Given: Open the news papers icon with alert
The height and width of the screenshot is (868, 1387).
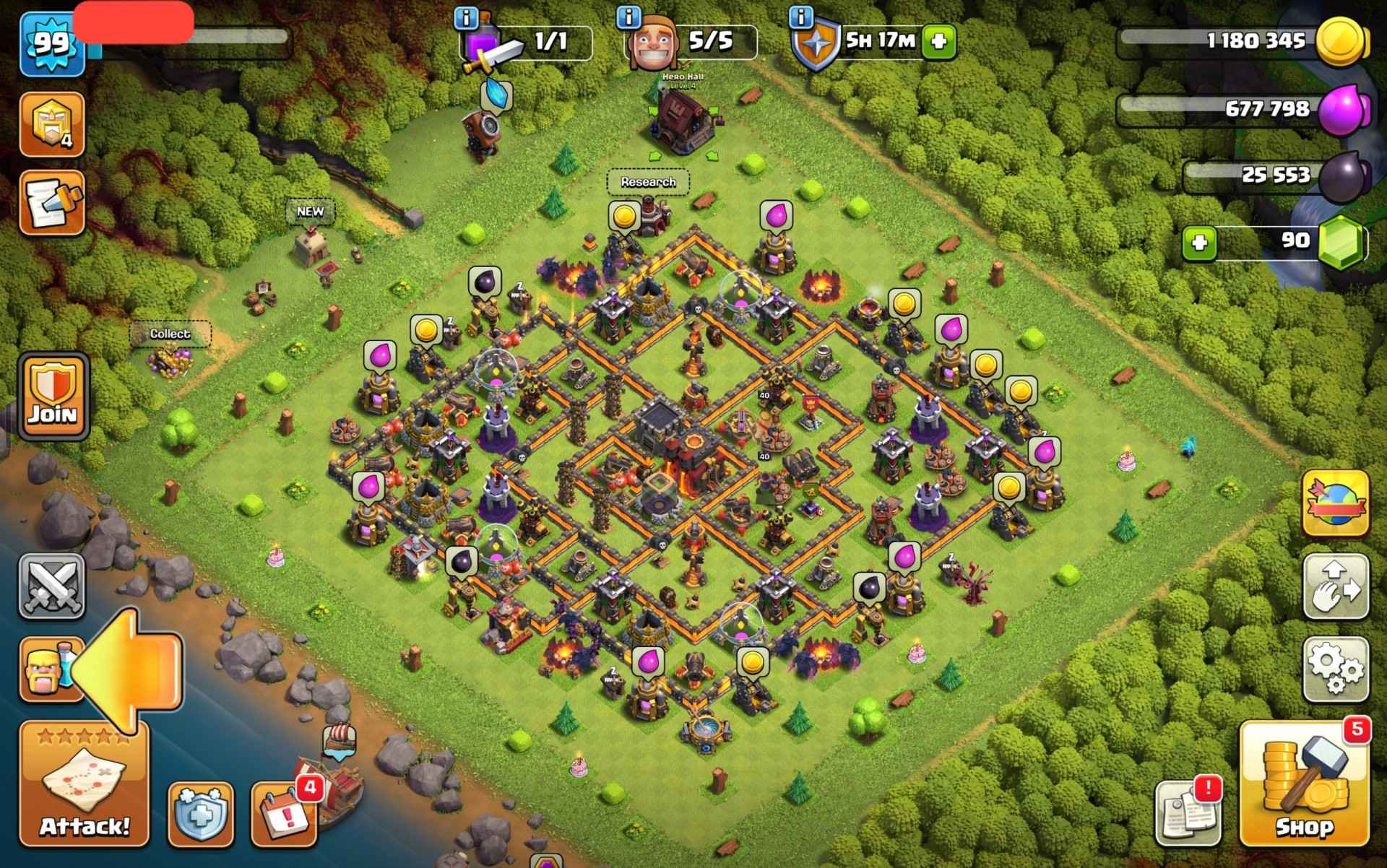Looking at the screenshot, I should coord(1188,813).
